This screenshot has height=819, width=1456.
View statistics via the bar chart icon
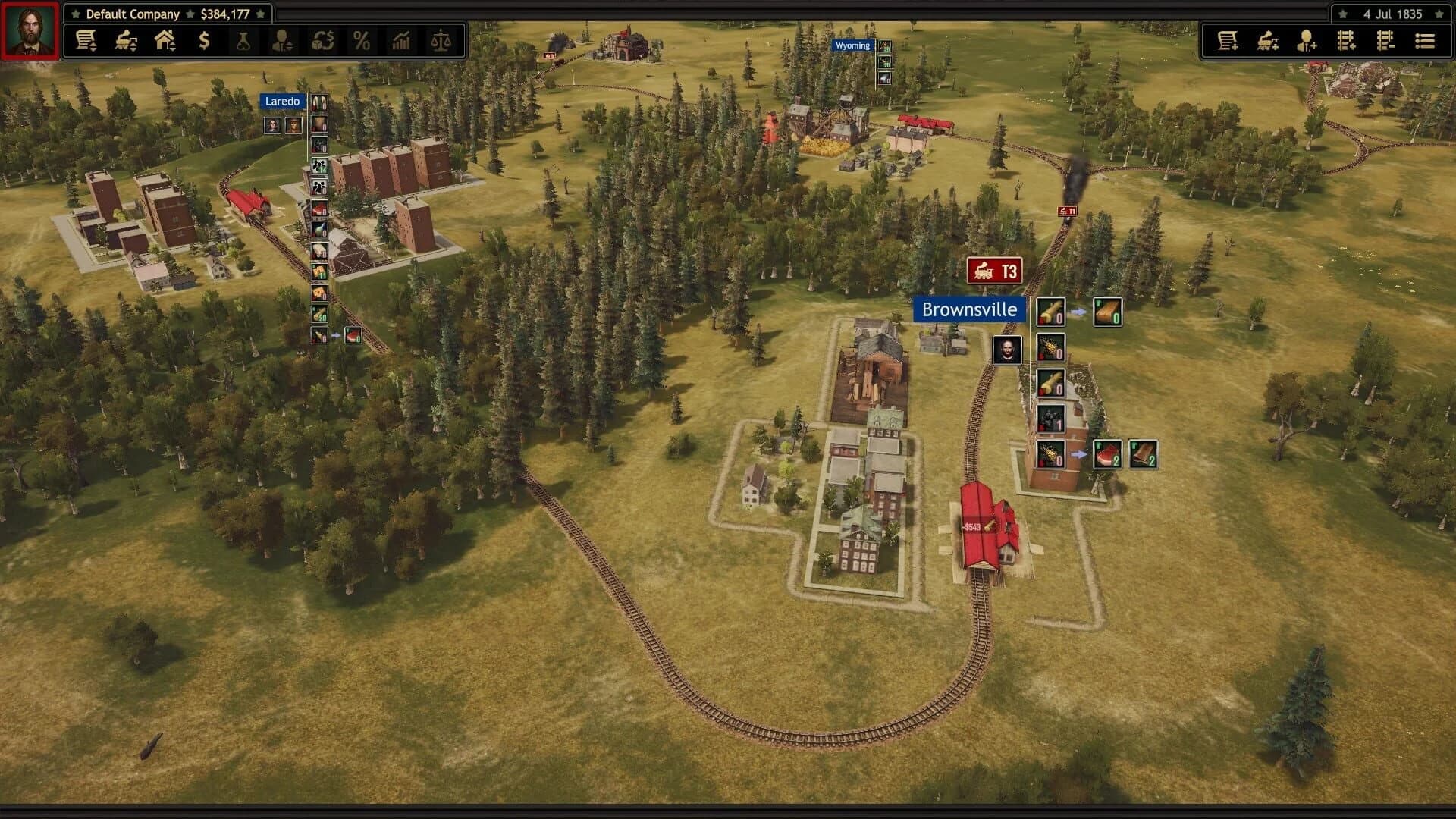pos(402,42)
